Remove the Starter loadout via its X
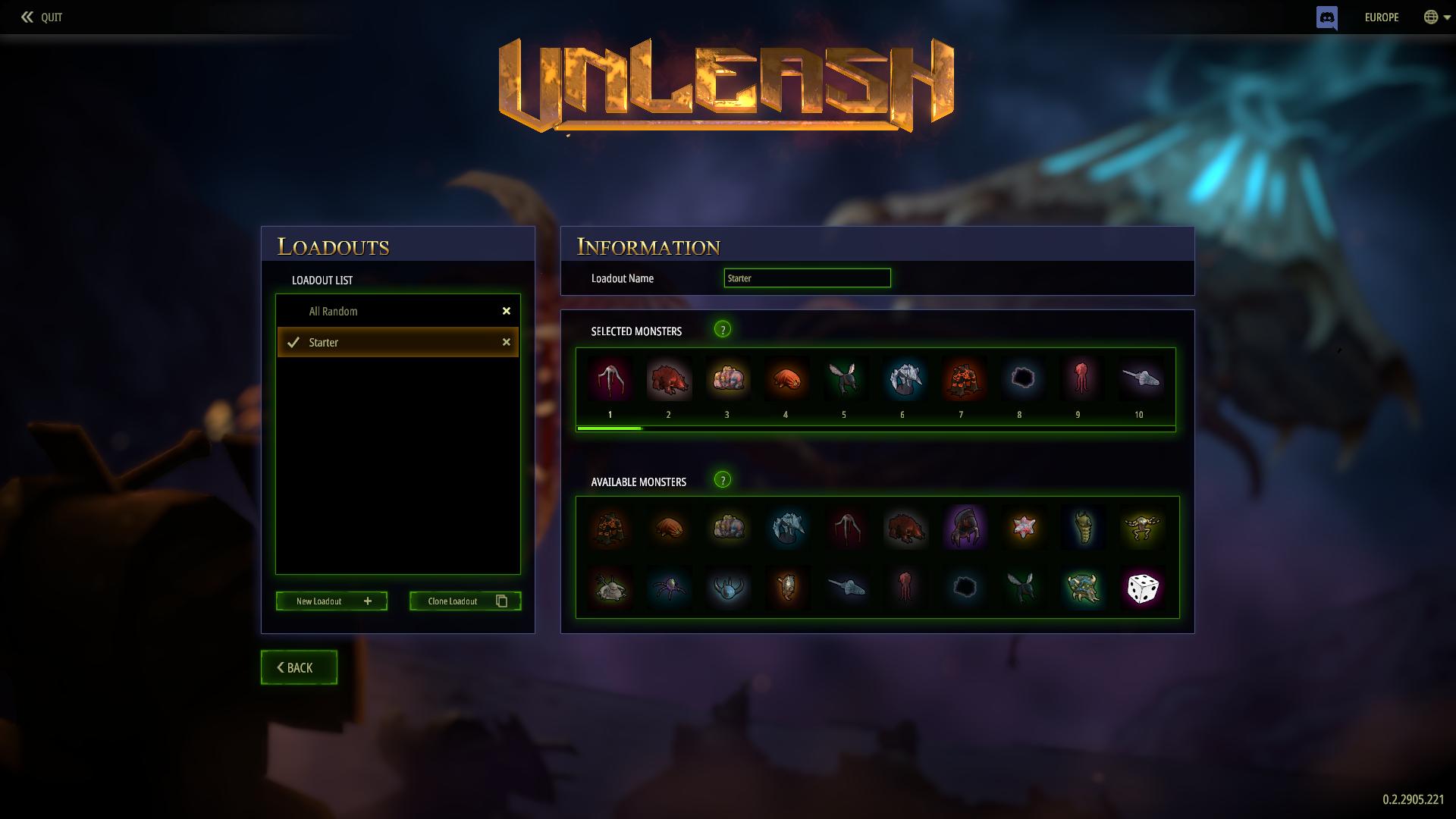Screen dimensions: 1456x819 coord(506,342)
